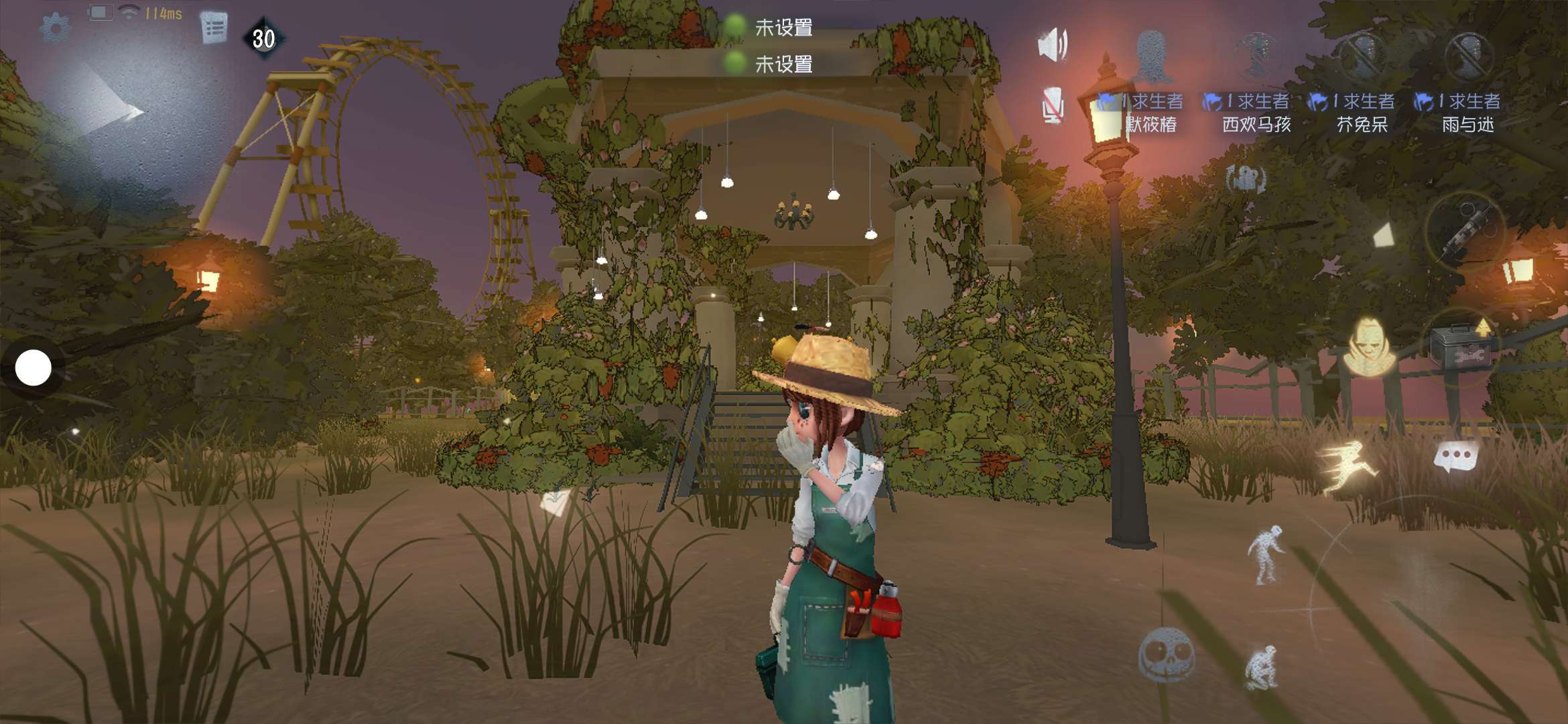Select survivor 雨与述's portrait
Viewport: 1568px width, 724px height.
pyautogui.click(x=1467, y=55)
